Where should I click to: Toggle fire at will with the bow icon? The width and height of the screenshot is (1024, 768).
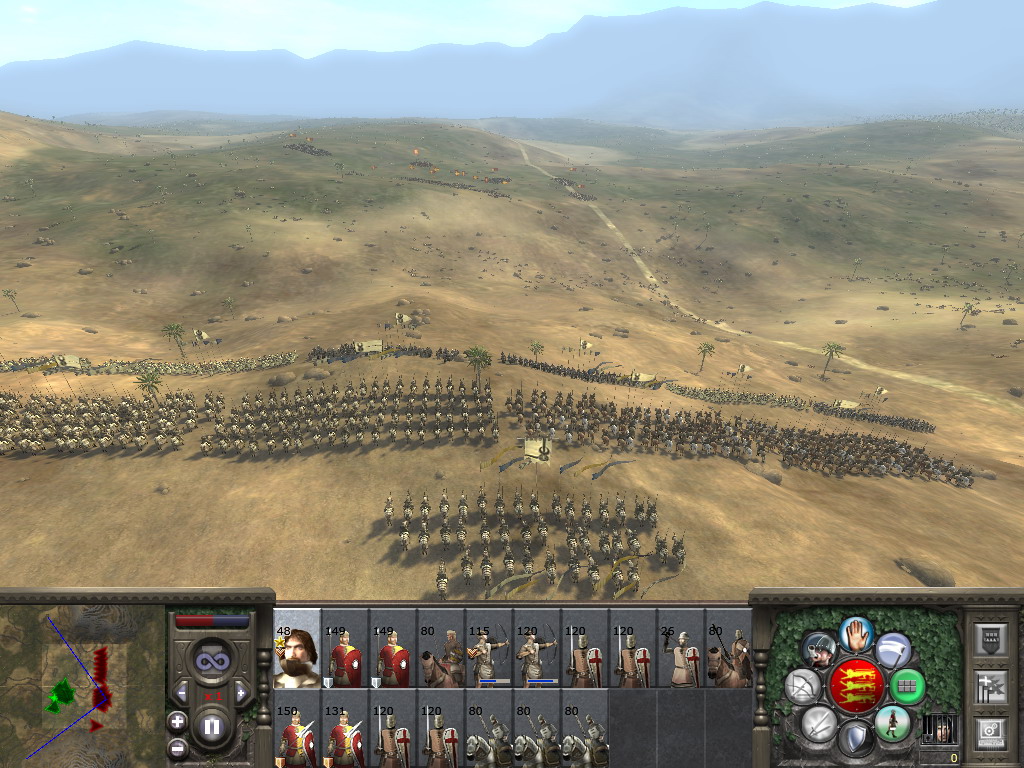[803, 687]
